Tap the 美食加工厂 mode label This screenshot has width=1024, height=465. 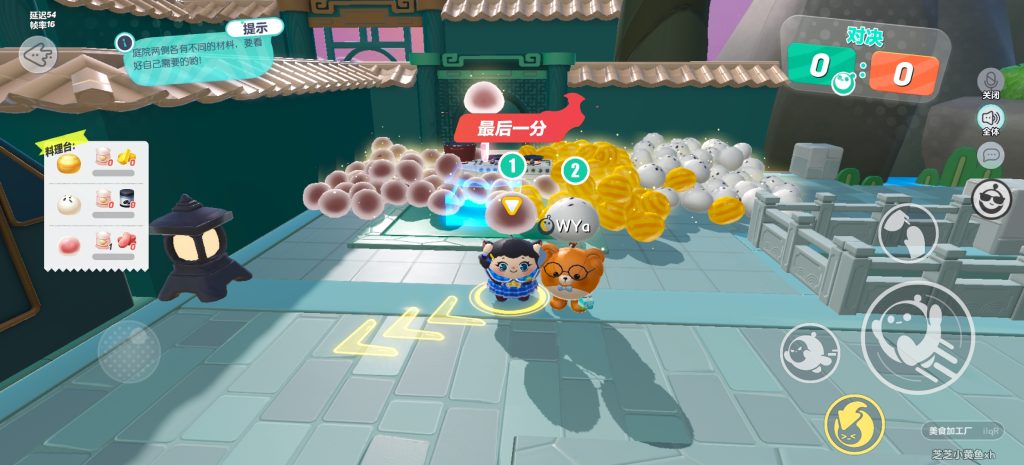(x=950, y=431)
